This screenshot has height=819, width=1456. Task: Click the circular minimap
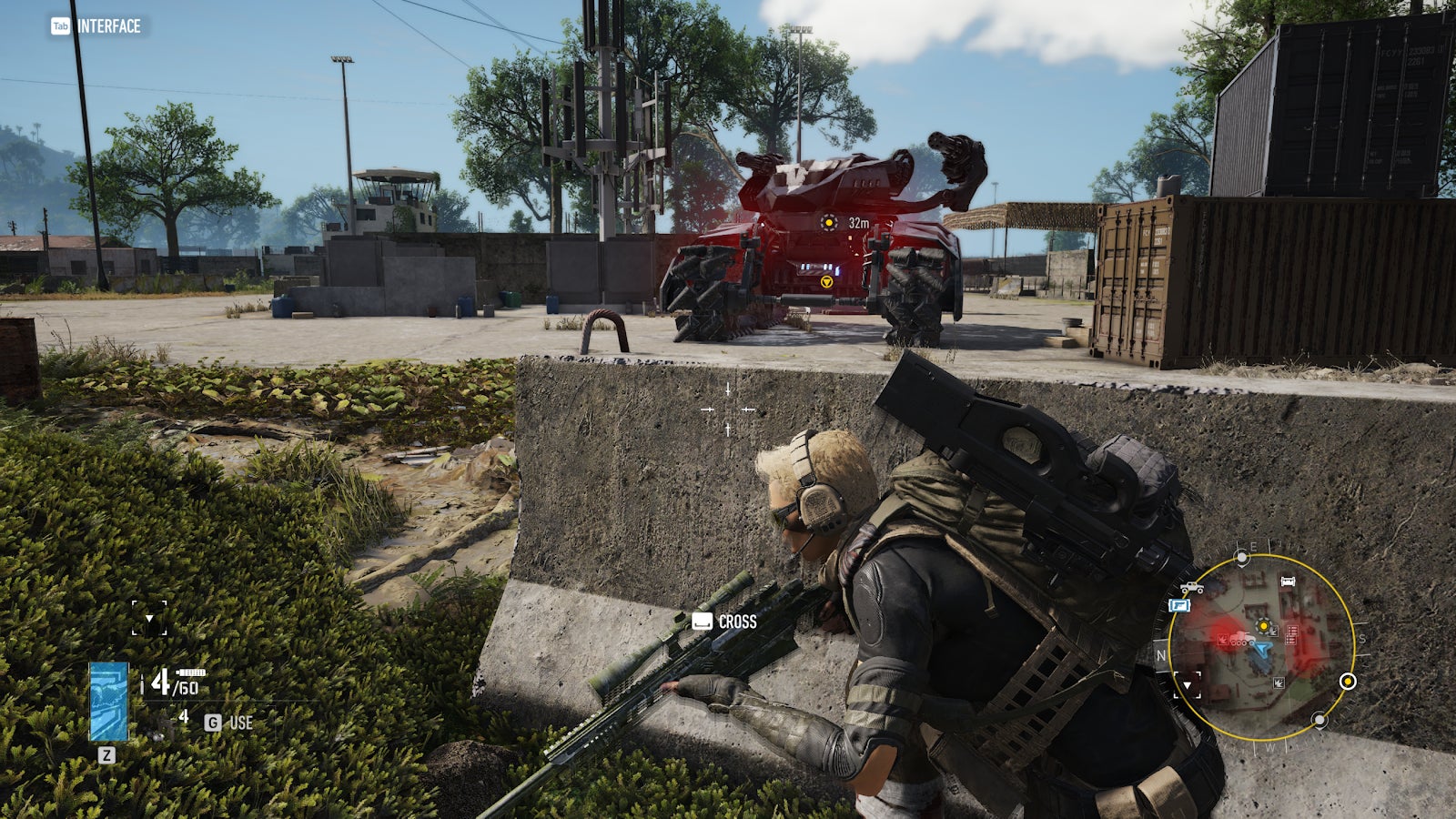click(x=1260, y=648)
